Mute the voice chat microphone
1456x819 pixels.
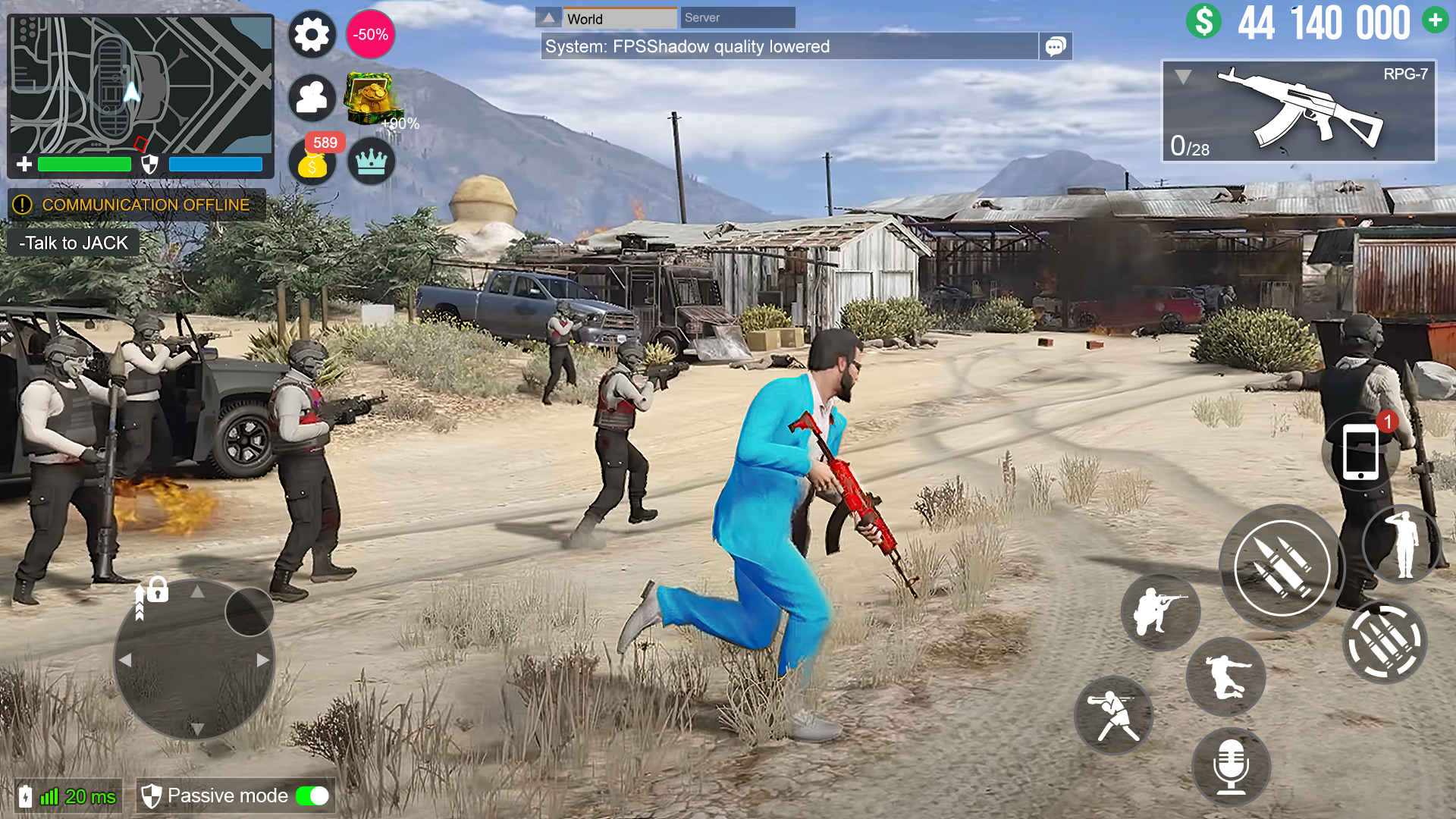tap(1231, 768)
